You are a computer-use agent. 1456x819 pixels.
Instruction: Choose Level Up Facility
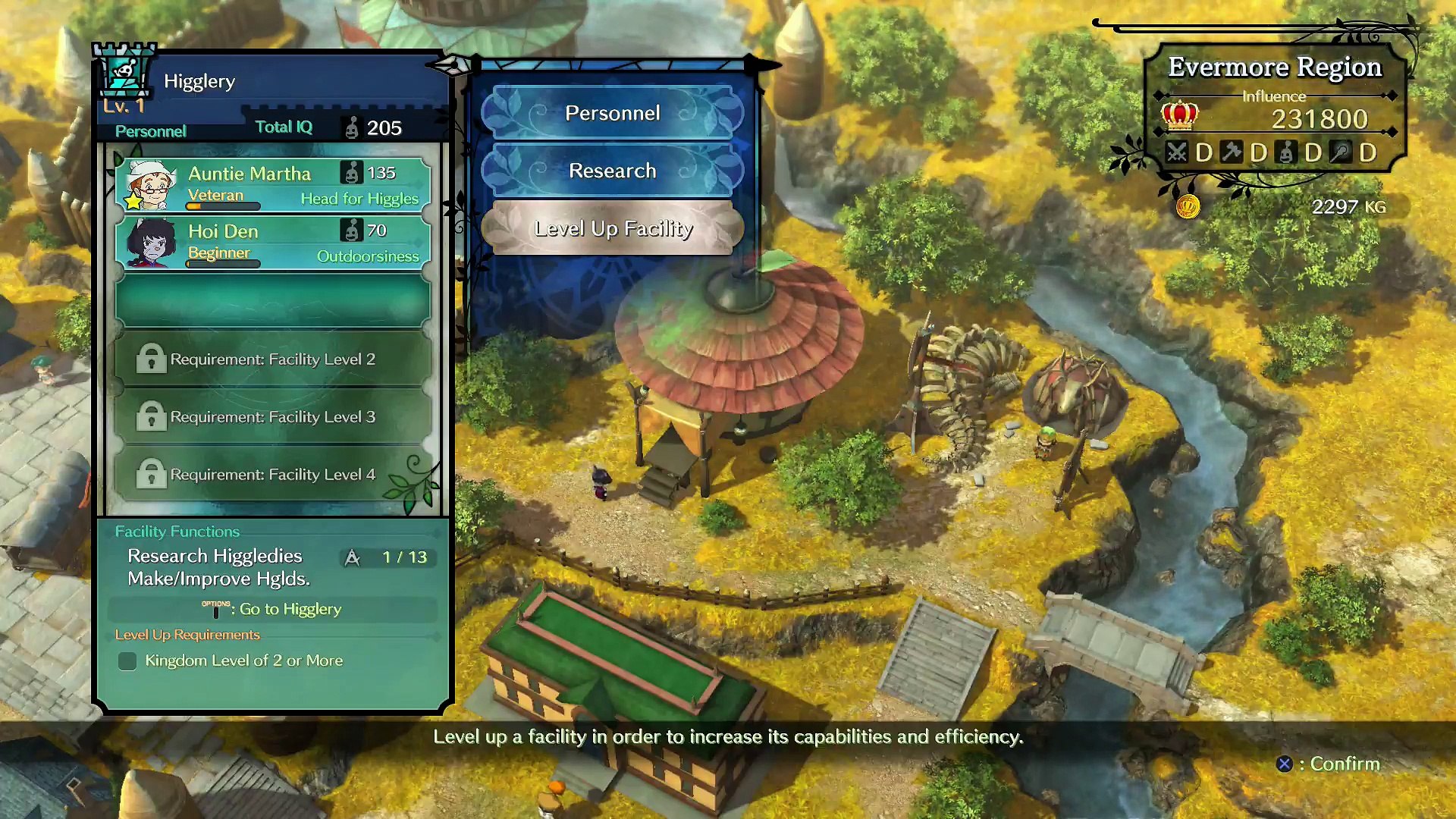(612, 228)
